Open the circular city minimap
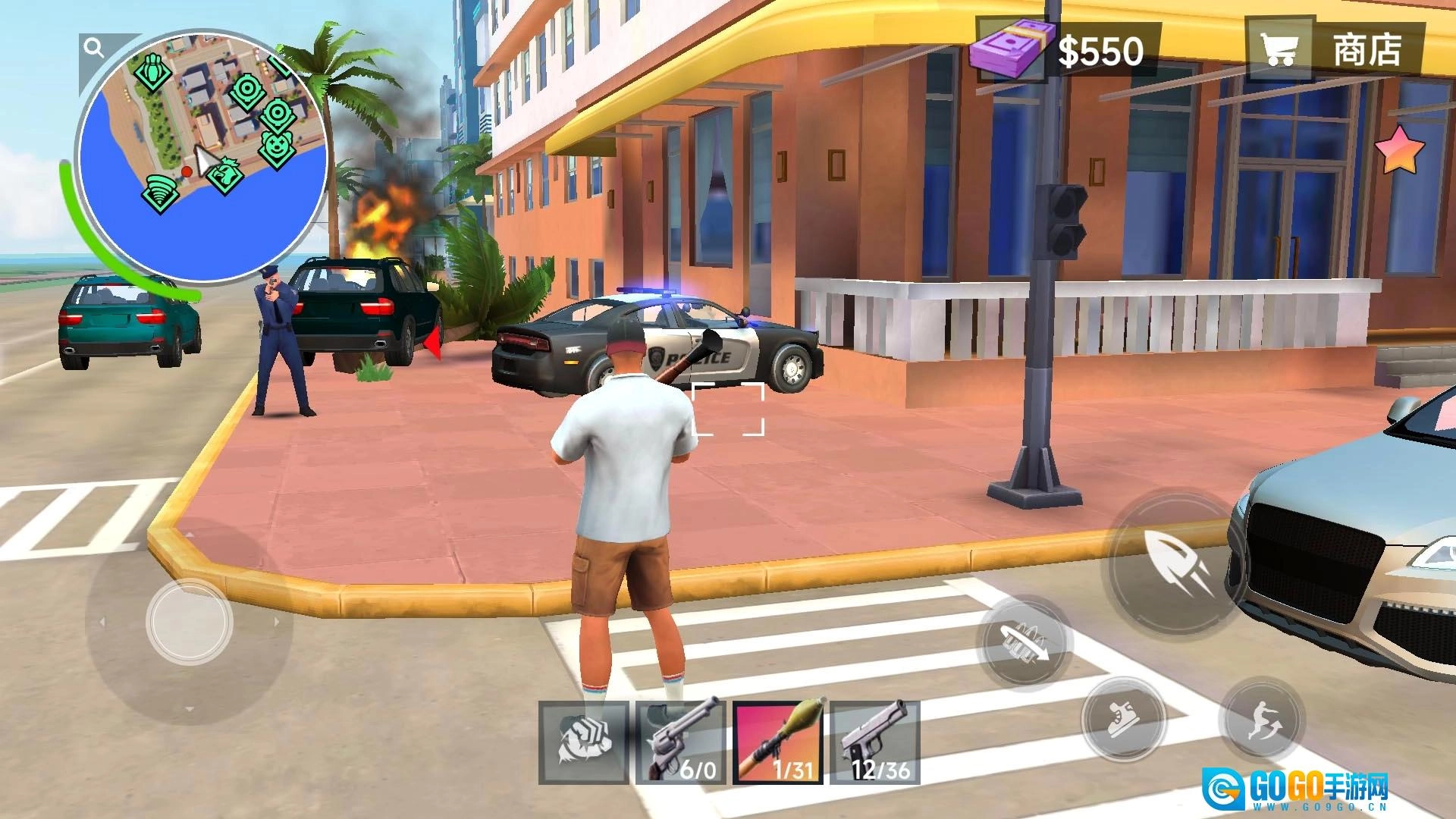 [x=203, y=155]
